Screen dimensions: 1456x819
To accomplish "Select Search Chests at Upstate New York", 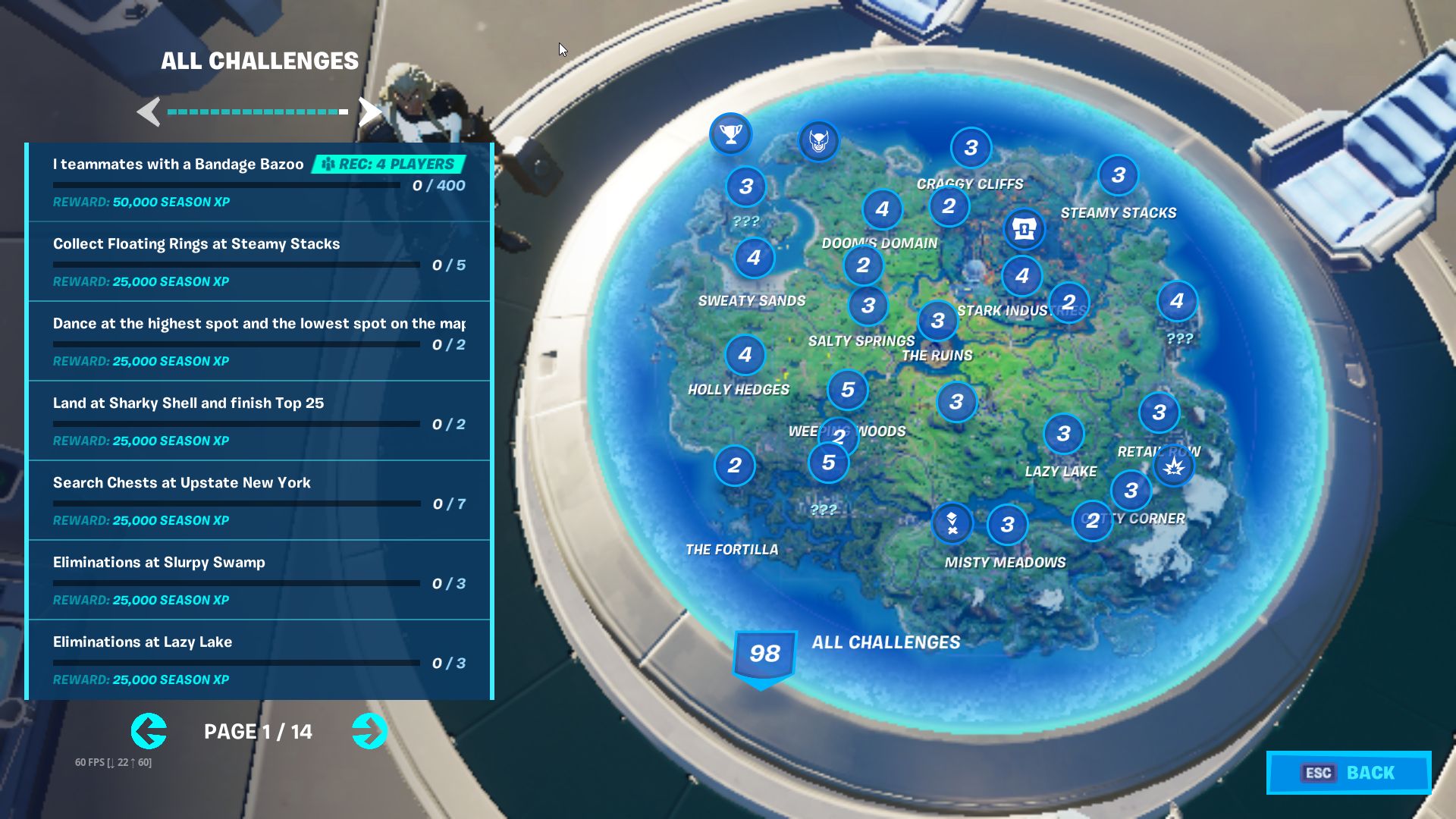I will [259, 500].
